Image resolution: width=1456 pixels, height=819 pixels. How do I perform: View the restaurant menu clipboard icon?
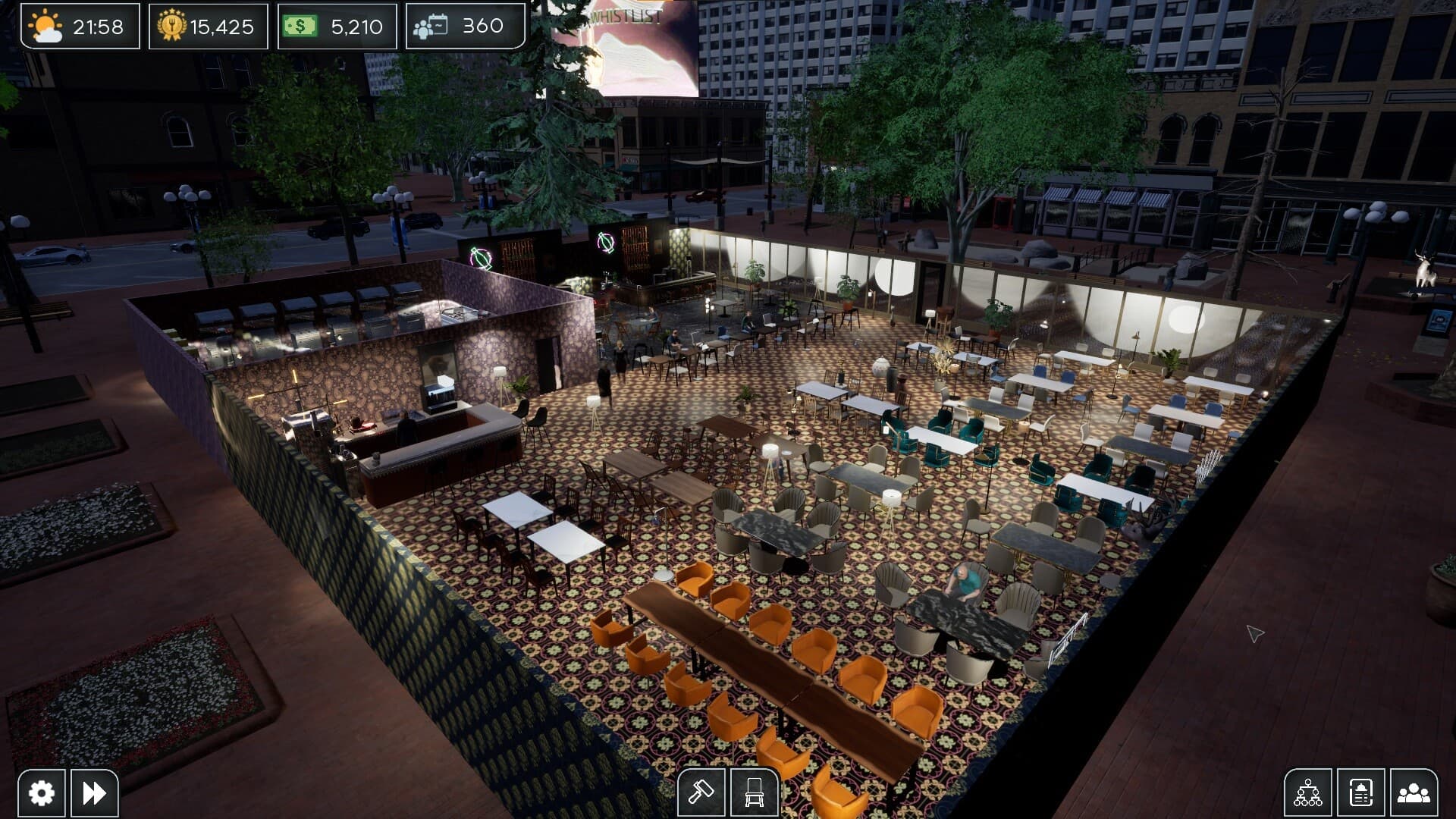(1362, 791)
